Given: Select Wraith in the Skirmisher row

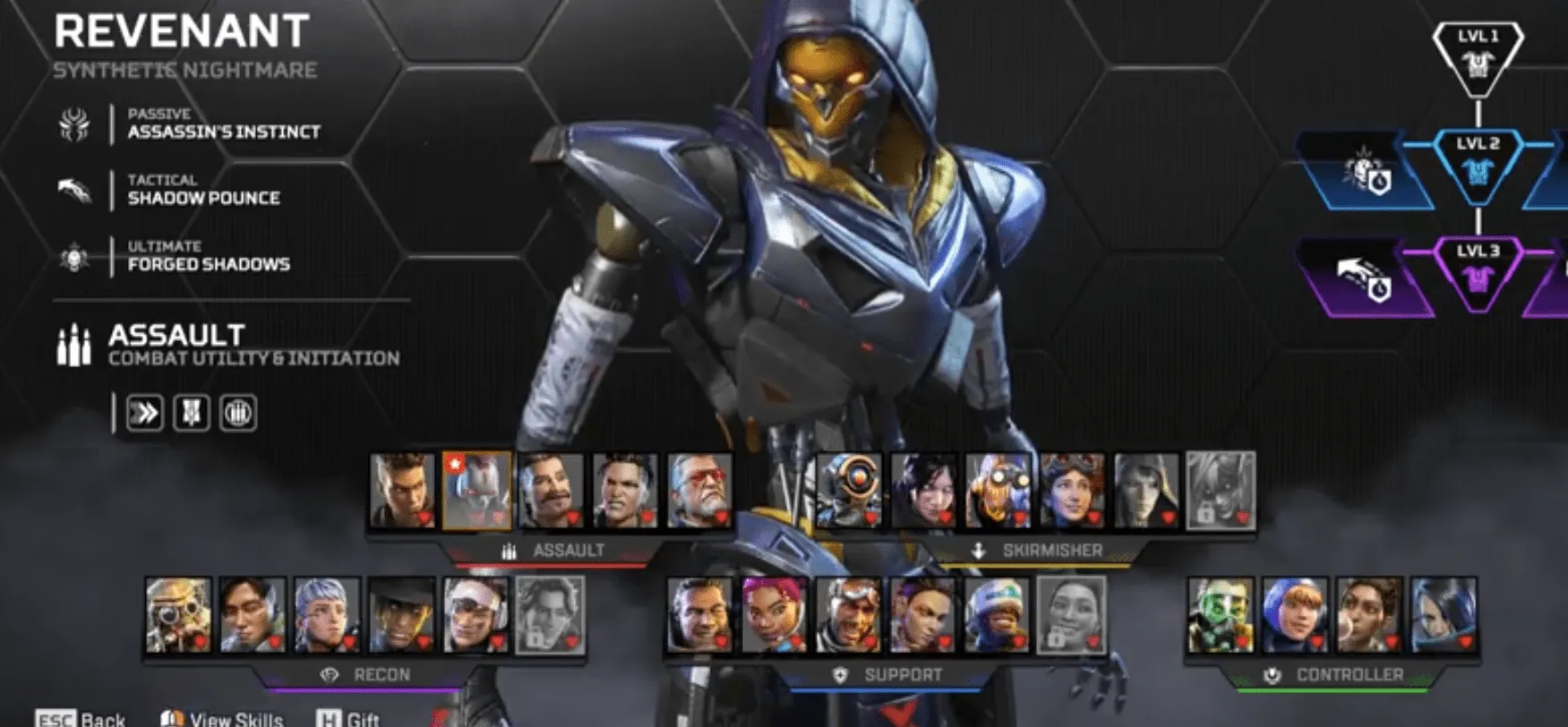Looking at the screenshot, I should (923, 491).
